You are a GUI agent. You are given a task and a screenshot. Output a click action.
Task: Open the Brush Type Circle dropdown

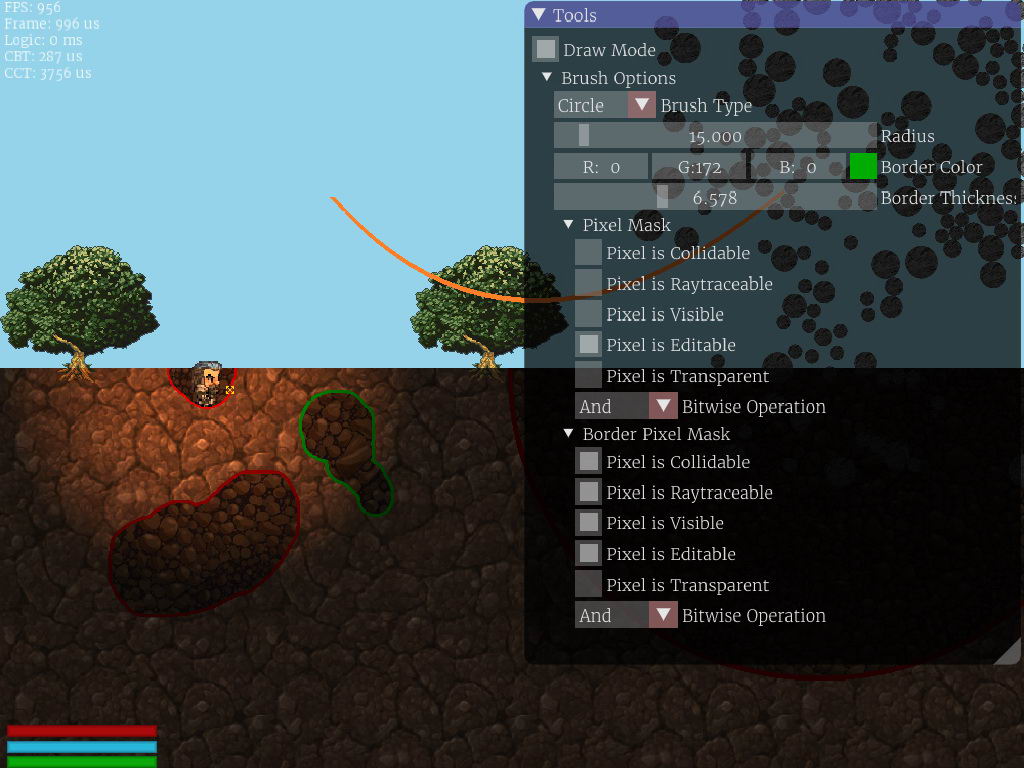(641, 105)
